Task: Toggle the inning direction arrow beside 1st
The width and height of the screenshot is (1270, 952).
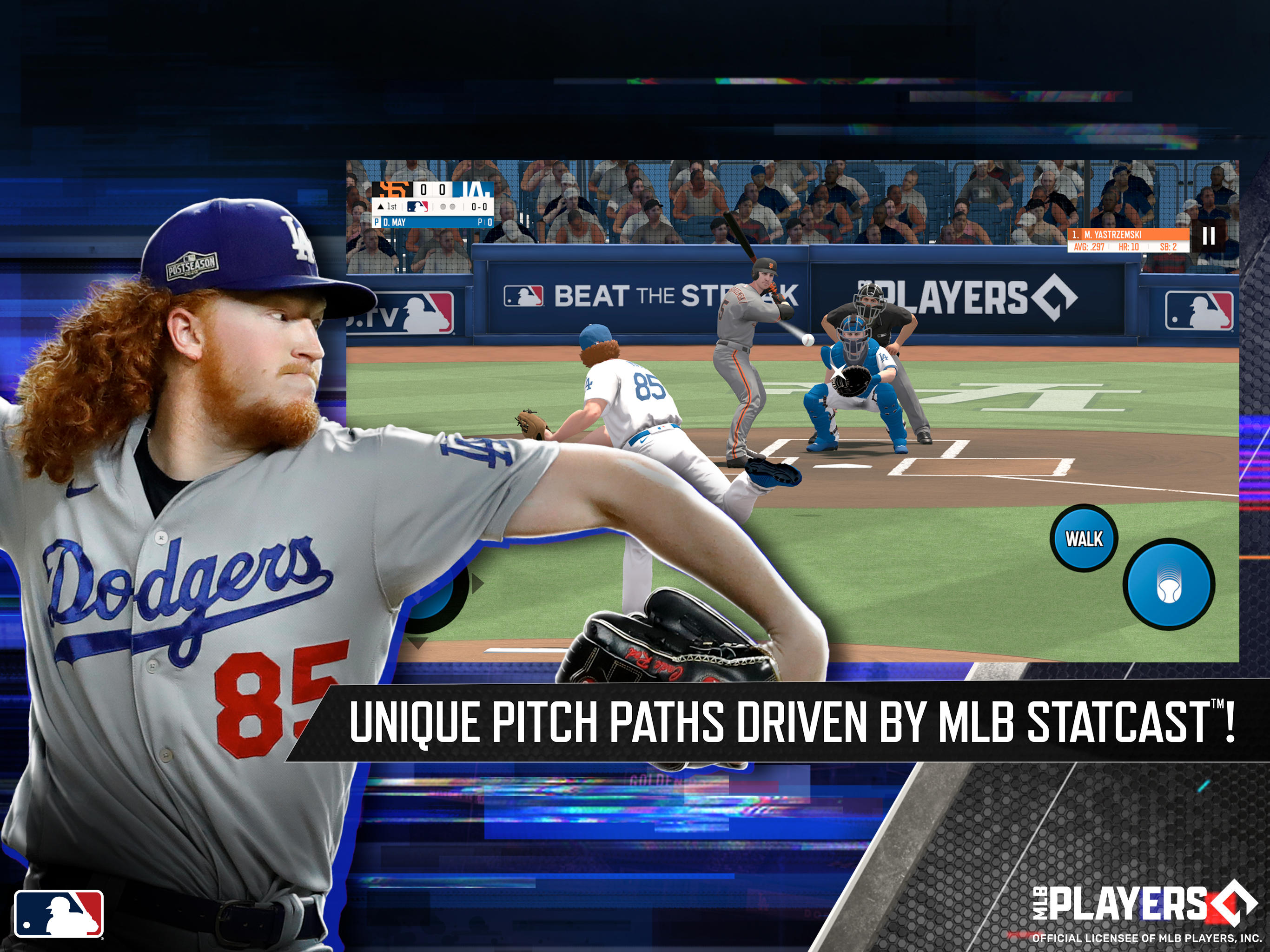Action: pyautogui.click(x=381, y=207)
